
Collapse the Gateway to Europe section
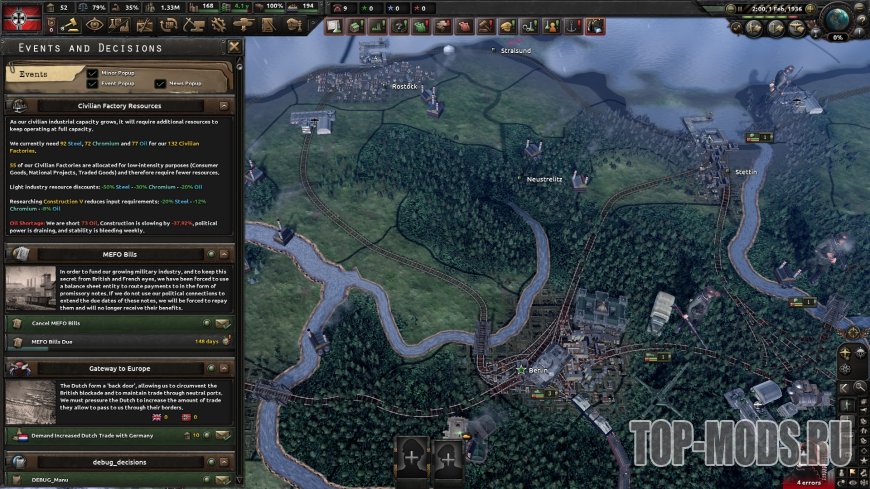(224, 368)
